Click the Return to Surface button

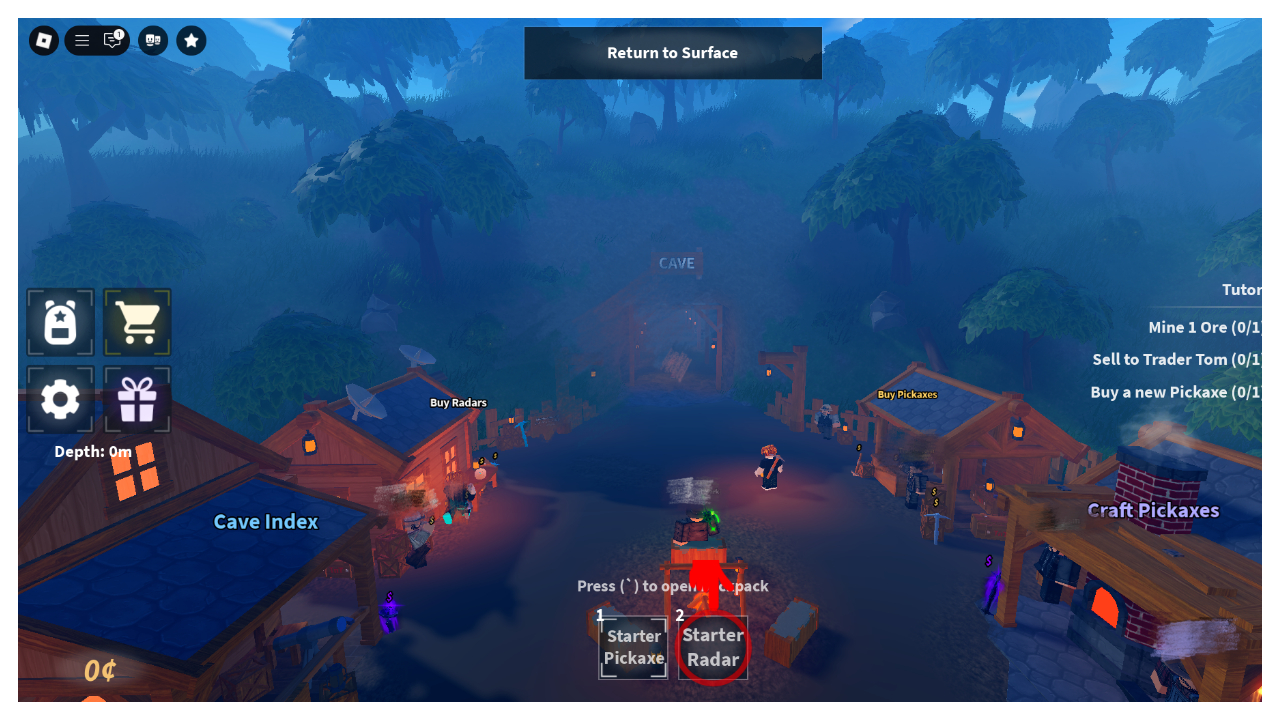(x=672, y=52)
